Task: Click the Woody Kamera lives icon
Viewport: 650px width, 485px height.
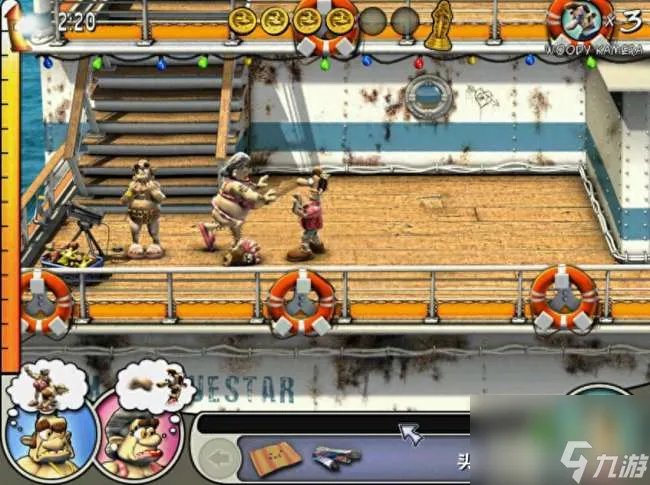Action: pyautogui.click(x=580, y=20)
